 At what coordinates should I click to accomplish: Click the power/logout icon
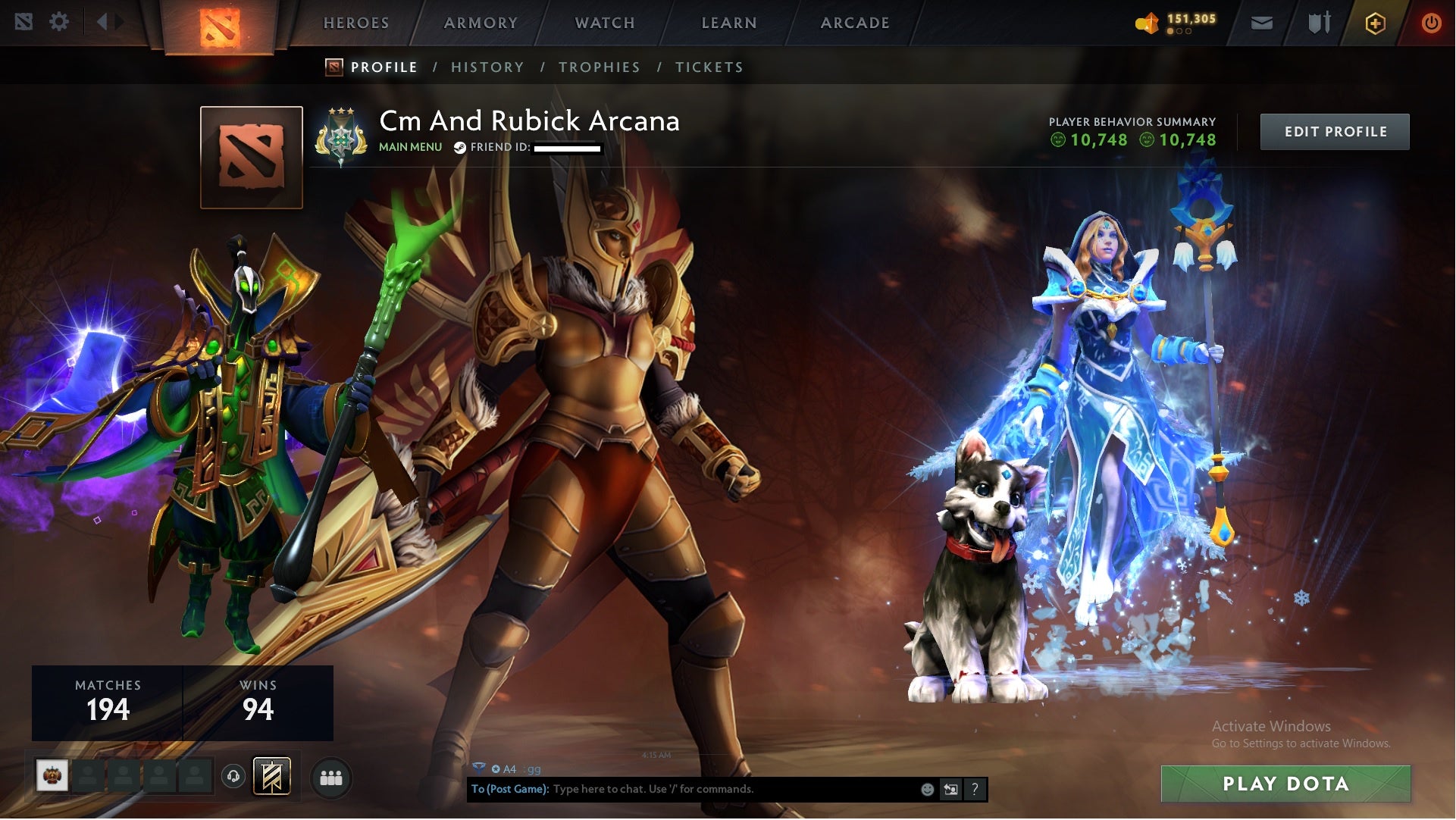tap(1432, 23)
